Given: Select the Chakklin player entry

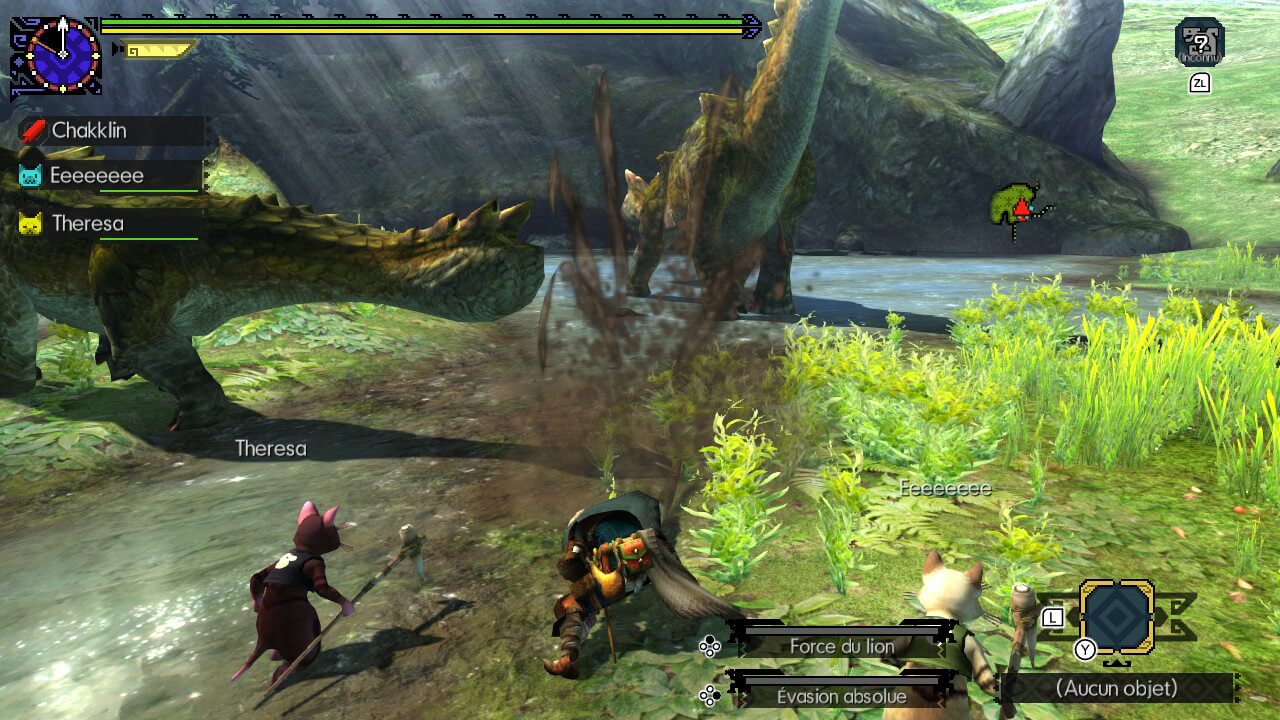Looking at the screenshot, I should (110, 130).
